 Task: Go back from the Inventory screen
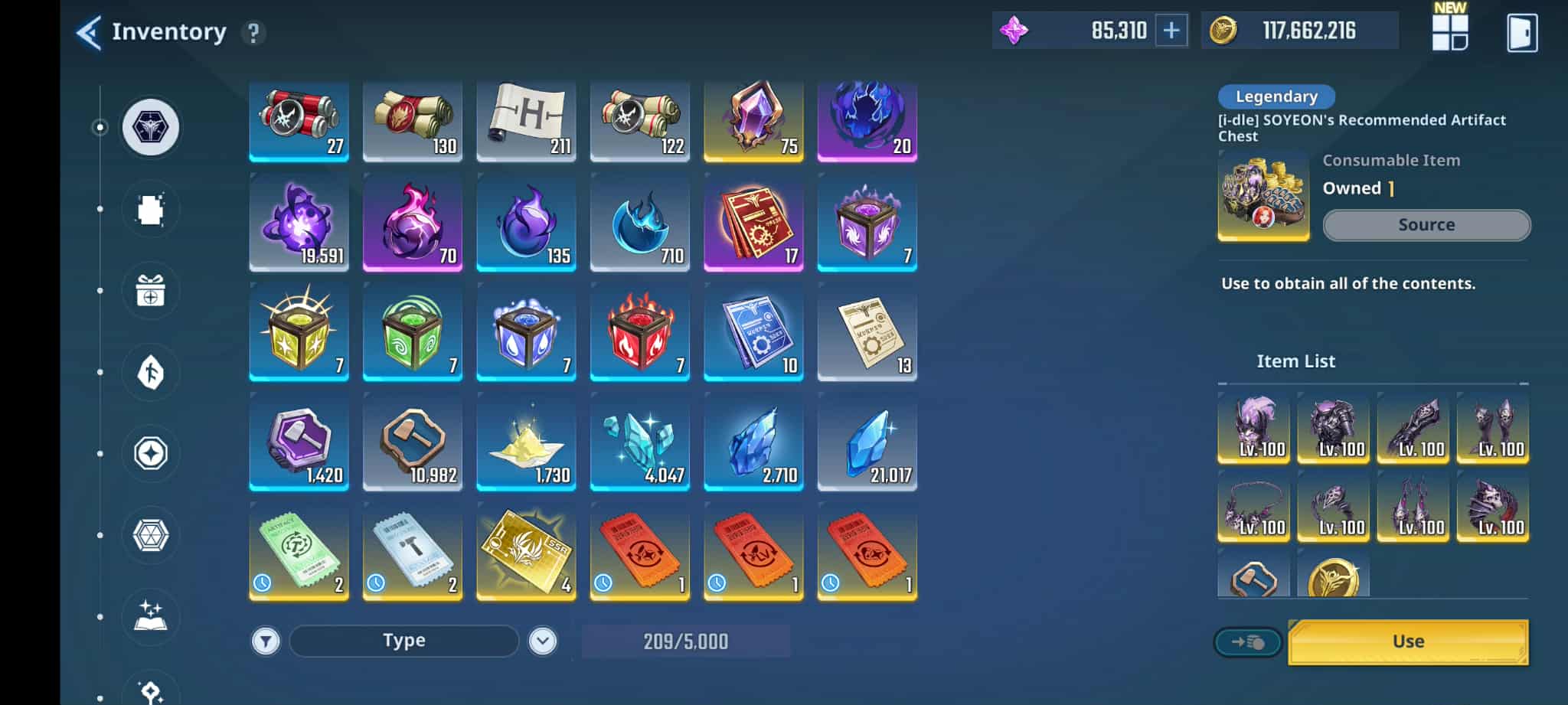pyautogui.click(x=89, y=33)
